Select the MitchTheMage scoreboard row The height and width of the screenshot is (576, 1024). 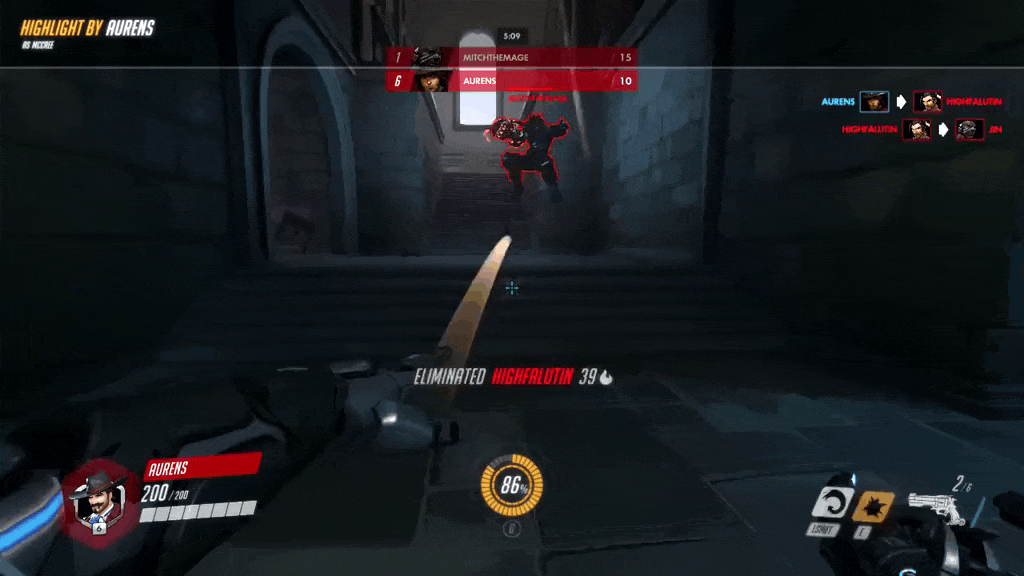pyautogui.click(x=511, y=58)
